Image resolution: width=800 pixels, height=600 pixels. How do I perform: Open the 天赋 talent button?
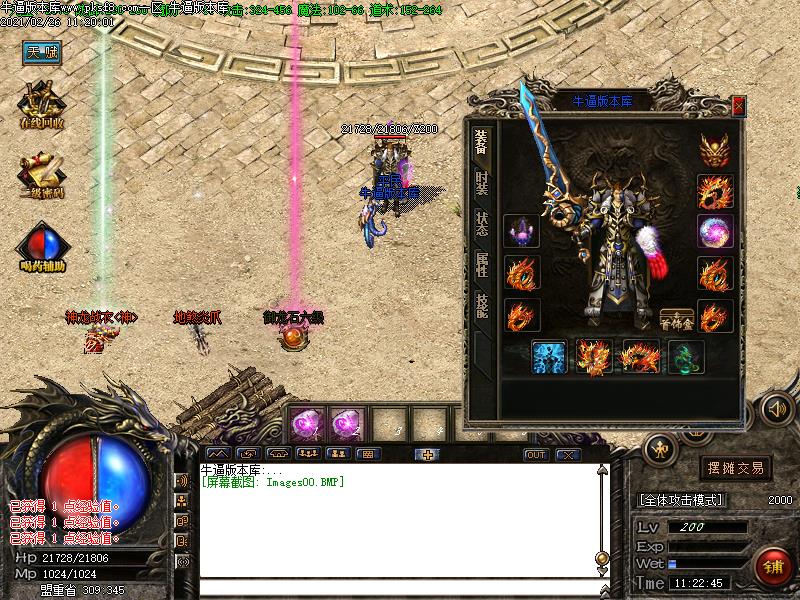[43, 53]
